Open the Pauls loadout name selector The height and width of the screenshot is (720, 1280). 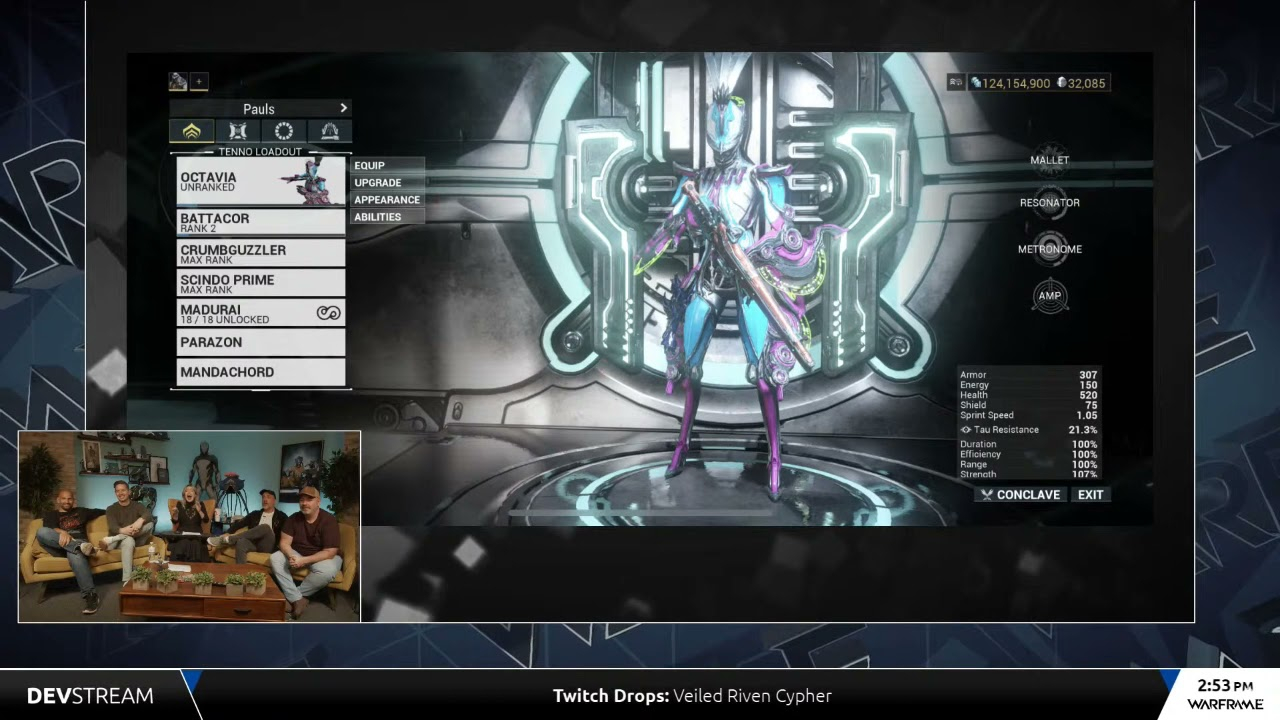click(260, 108)
